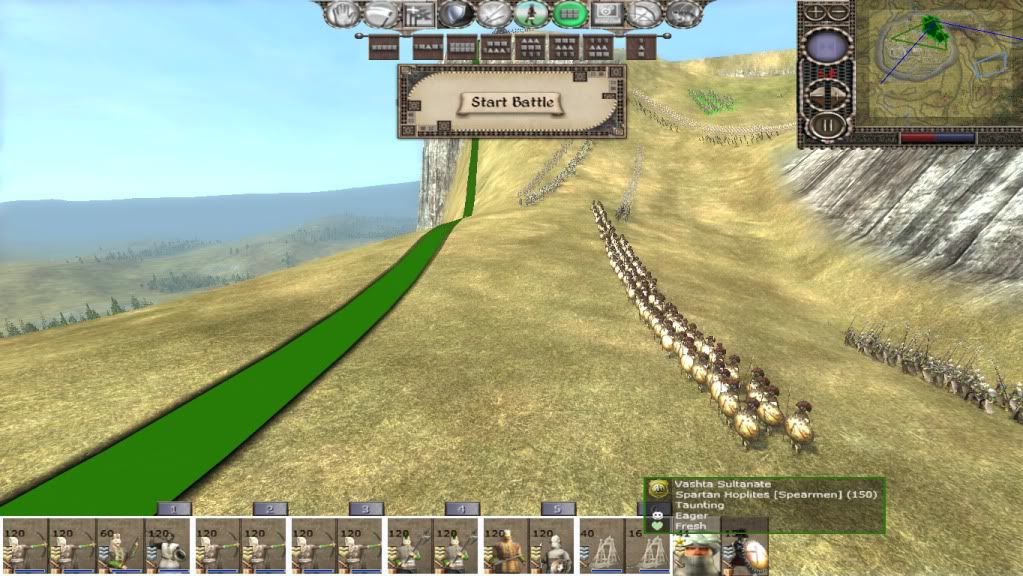Choose unit group tab 1
Viewport: 1023px width, 576px height.
pyautogui.click(x=174, y=509)
